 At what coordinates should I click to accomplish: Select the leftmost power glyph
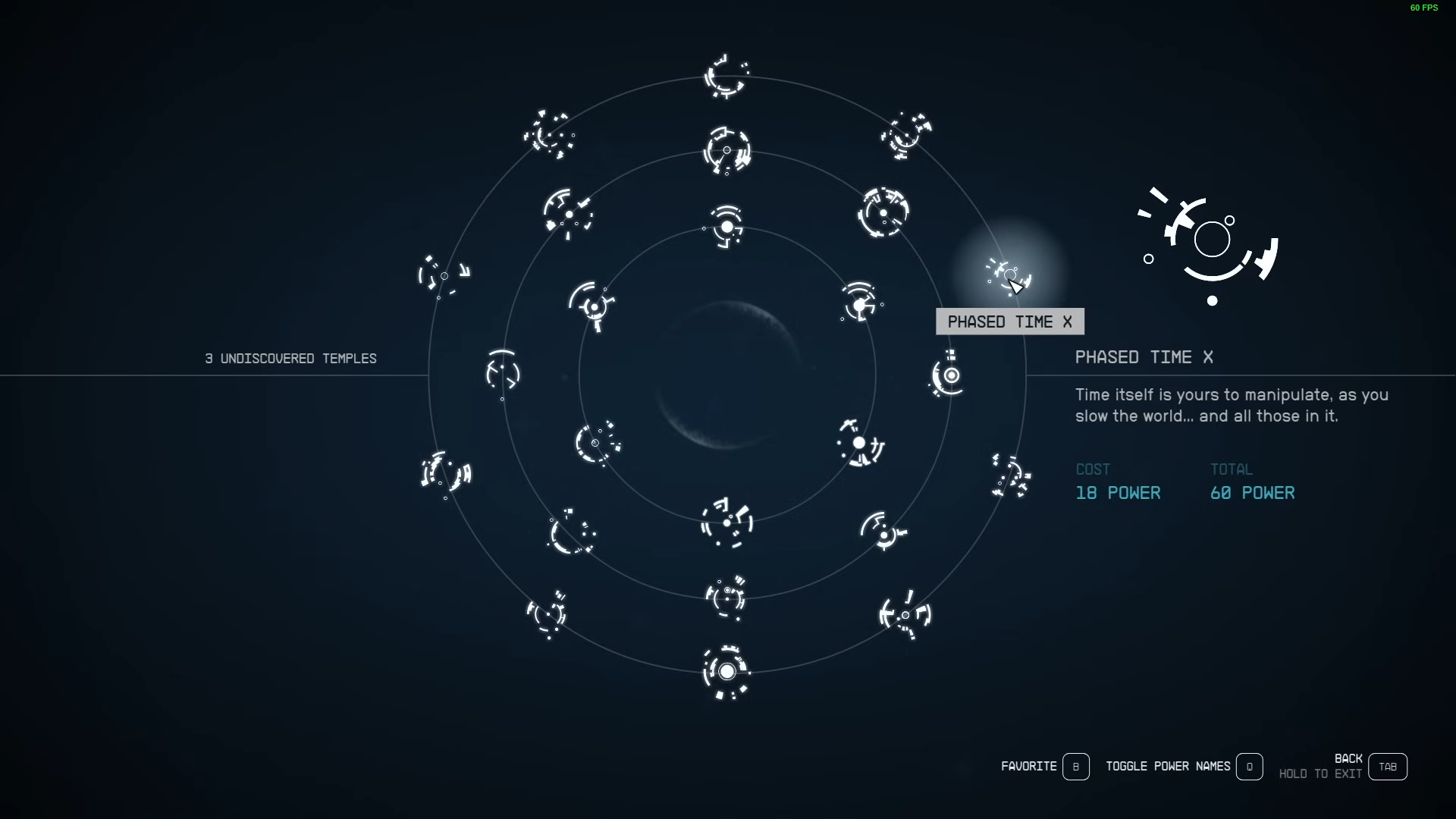pos(444,277)
